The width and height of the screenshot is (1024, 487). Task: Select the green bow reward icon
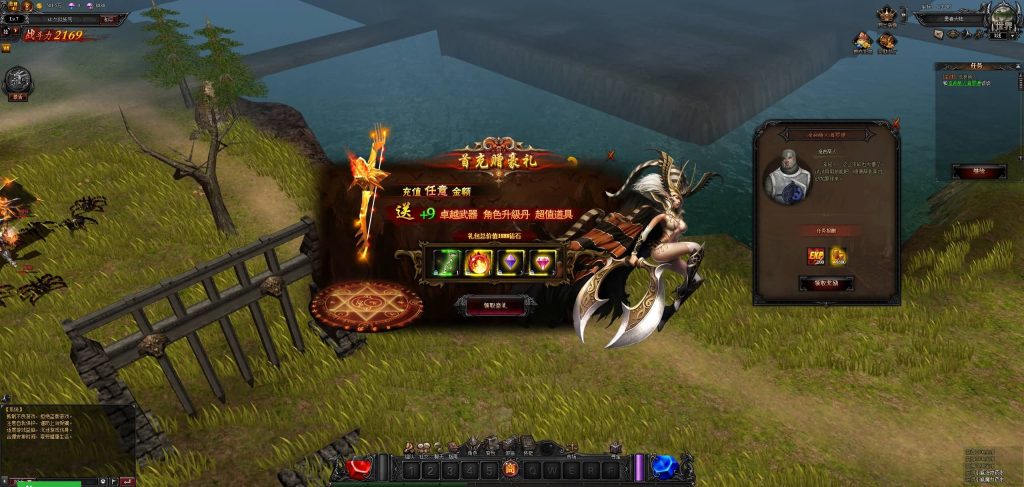442,263
